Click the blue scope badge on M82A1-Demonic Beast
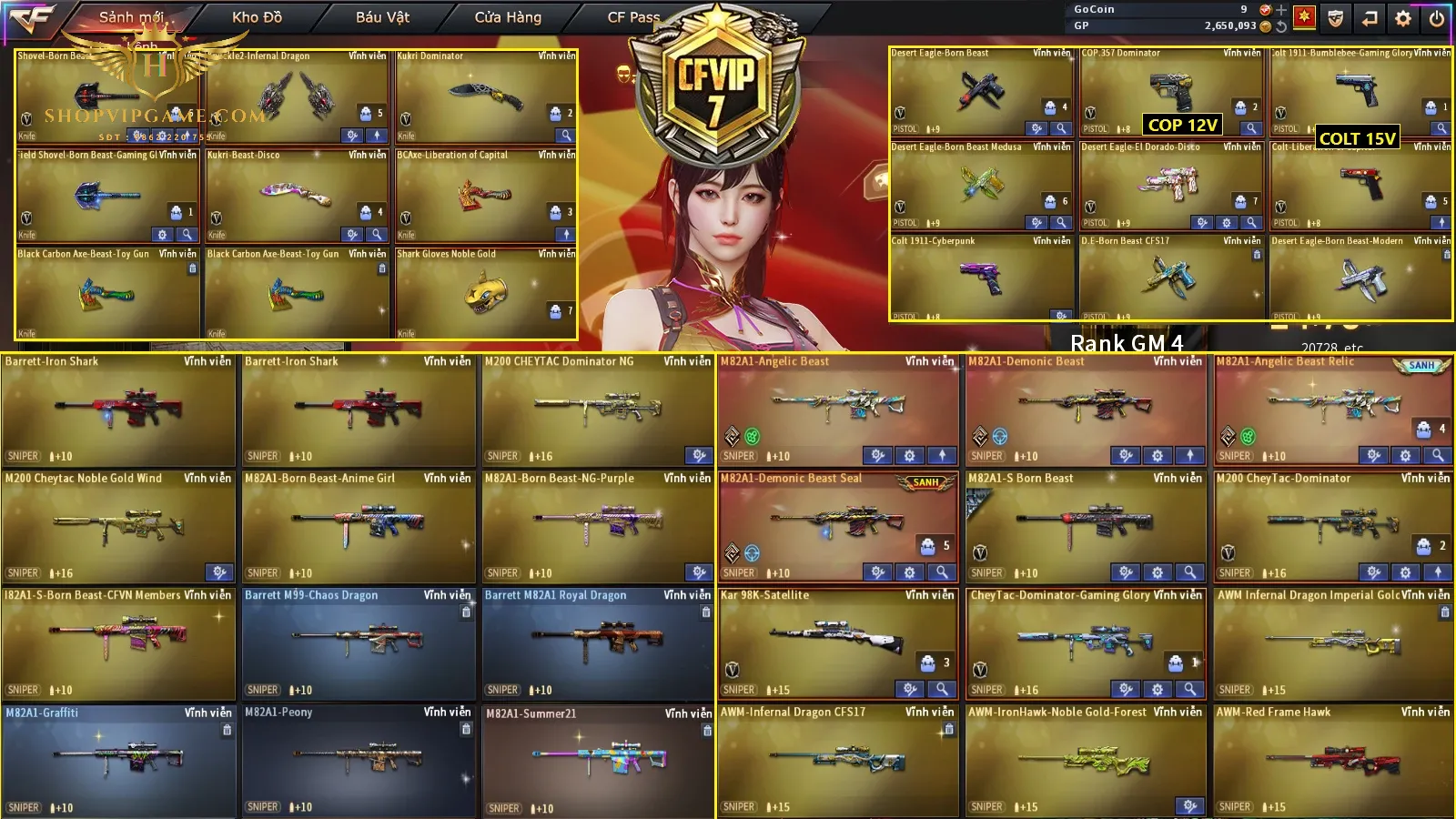This screenshot has height=819, width=1456. [998, 436]
